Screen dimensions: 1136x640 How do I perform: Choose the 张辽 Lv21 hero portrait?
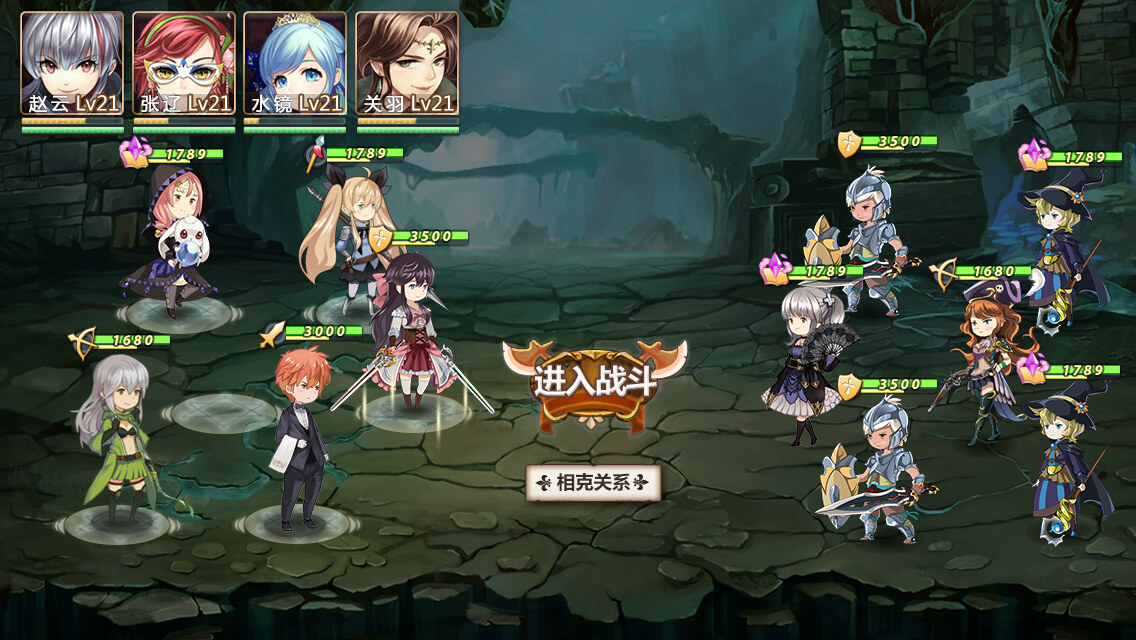click(x=184, y=62)
